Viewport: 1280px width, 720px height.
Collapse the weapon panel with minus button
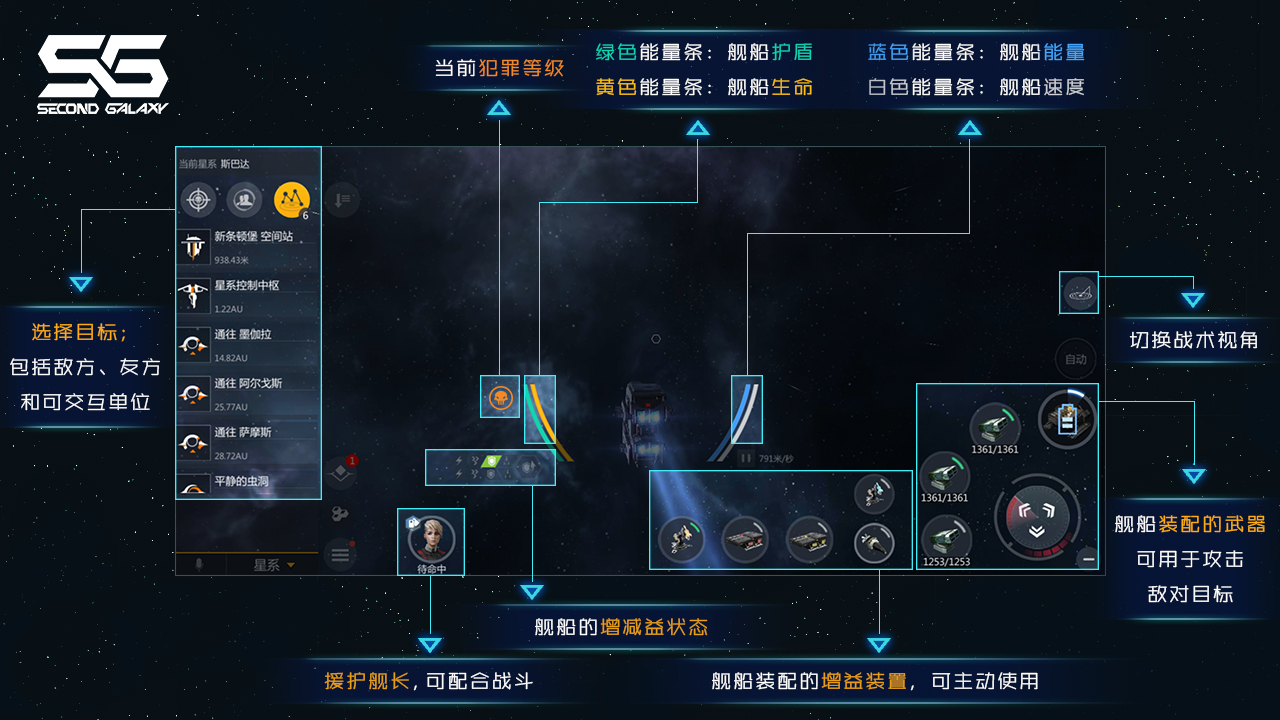tap(1088, 559)
